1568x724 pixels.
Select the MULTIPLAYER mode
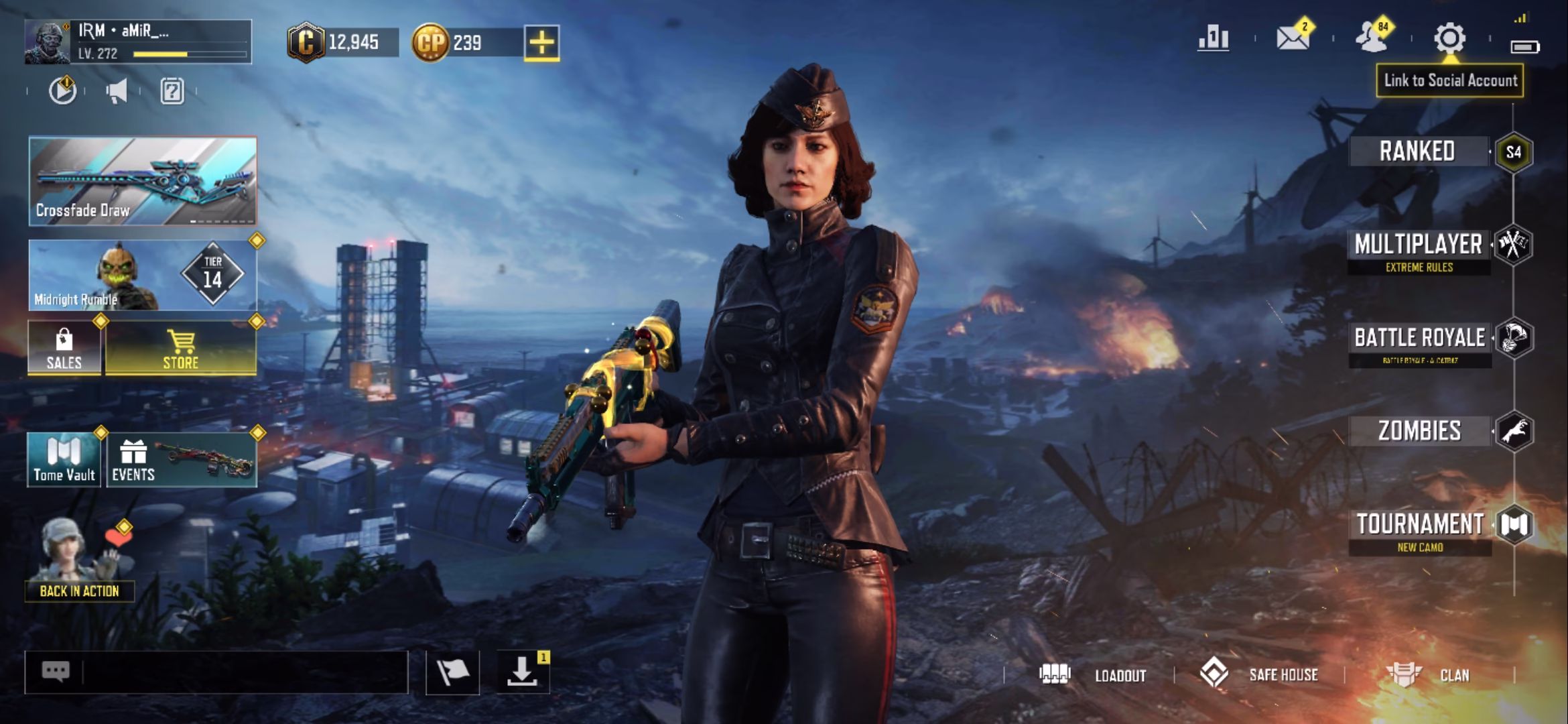[1418, 245]
